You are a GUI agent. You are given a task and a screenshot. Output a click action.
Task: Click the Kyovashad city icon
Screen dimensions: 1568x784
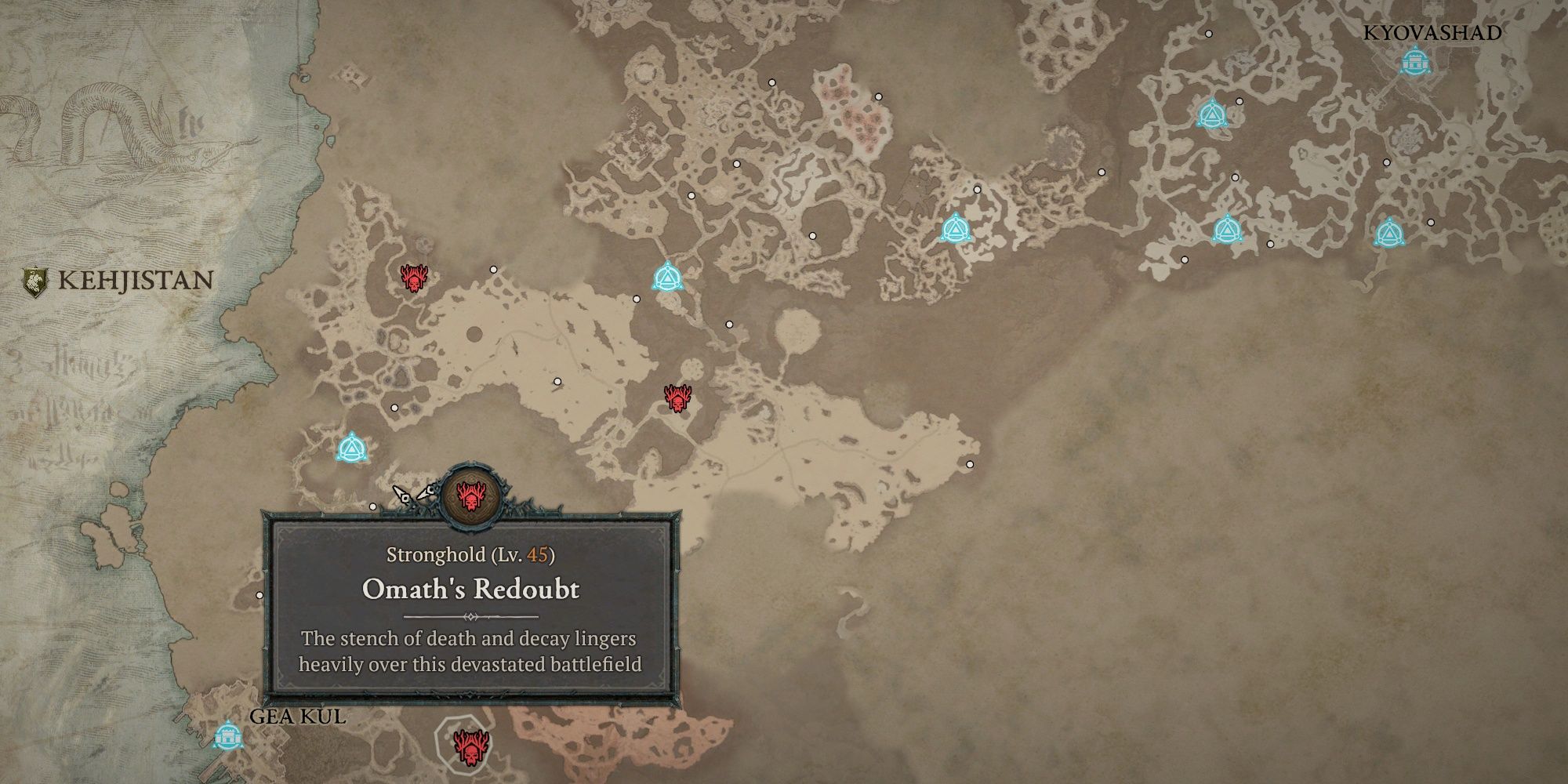[1414, 63]
